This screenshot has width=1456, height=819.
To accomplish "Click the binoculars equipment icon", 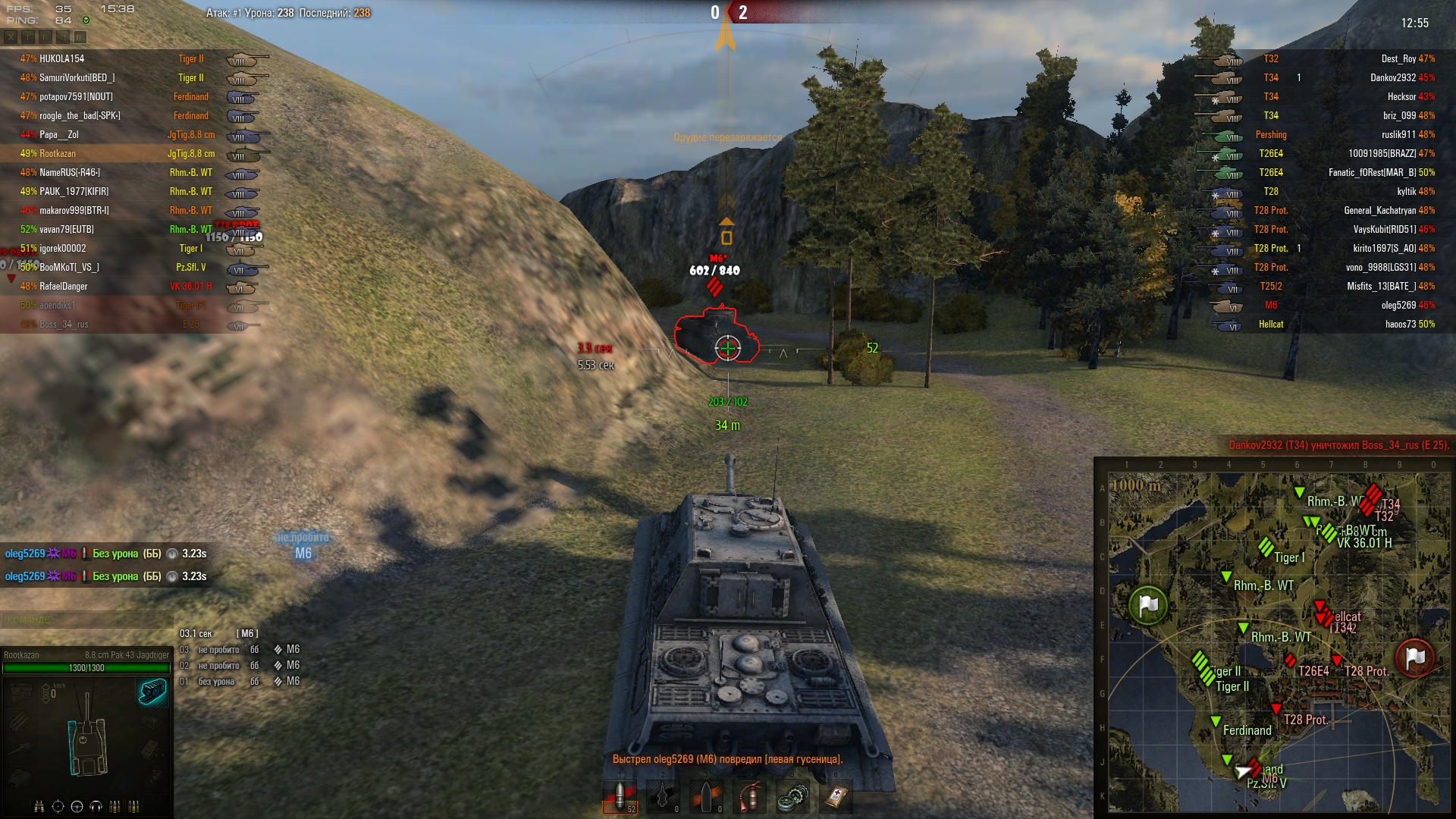I will pyautogui.click(x=39, y=806).
